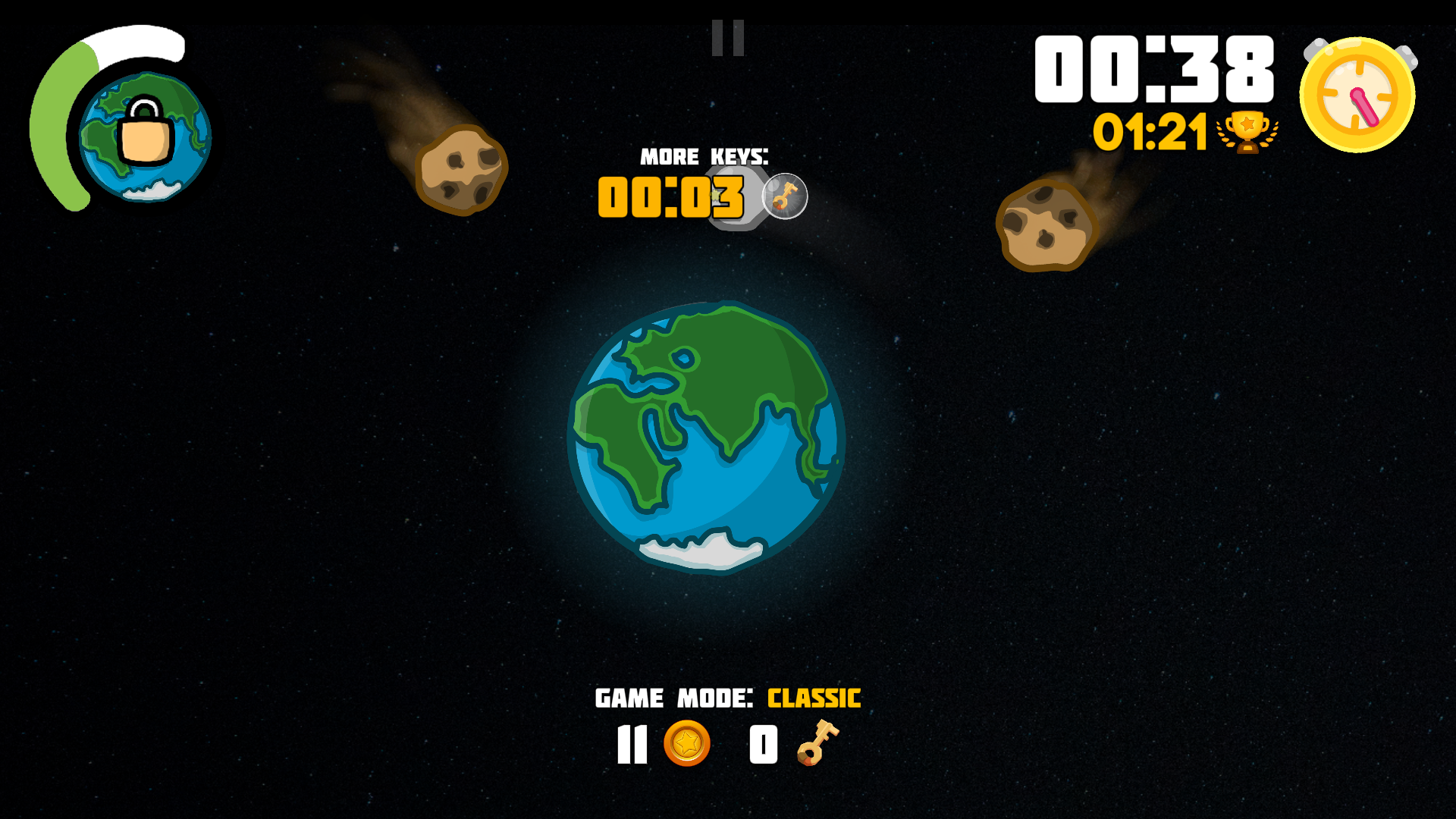Click the MORE KEYS heading
The width and height of the screenshot is (1456, 819).
click(704, 157)
